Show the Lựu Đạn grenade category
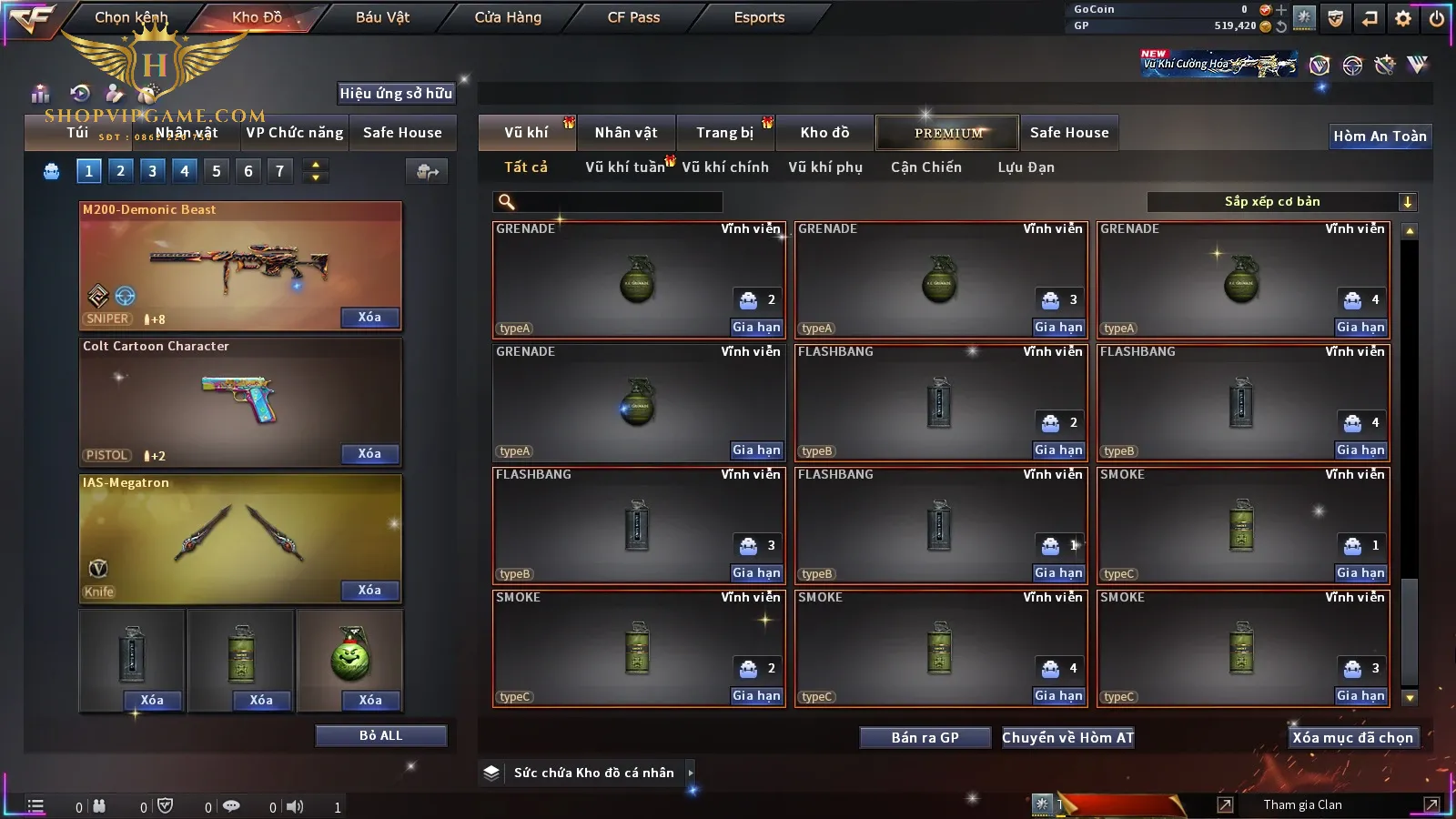This screenshot has height=819, width=1456. tap(1026, 167)
